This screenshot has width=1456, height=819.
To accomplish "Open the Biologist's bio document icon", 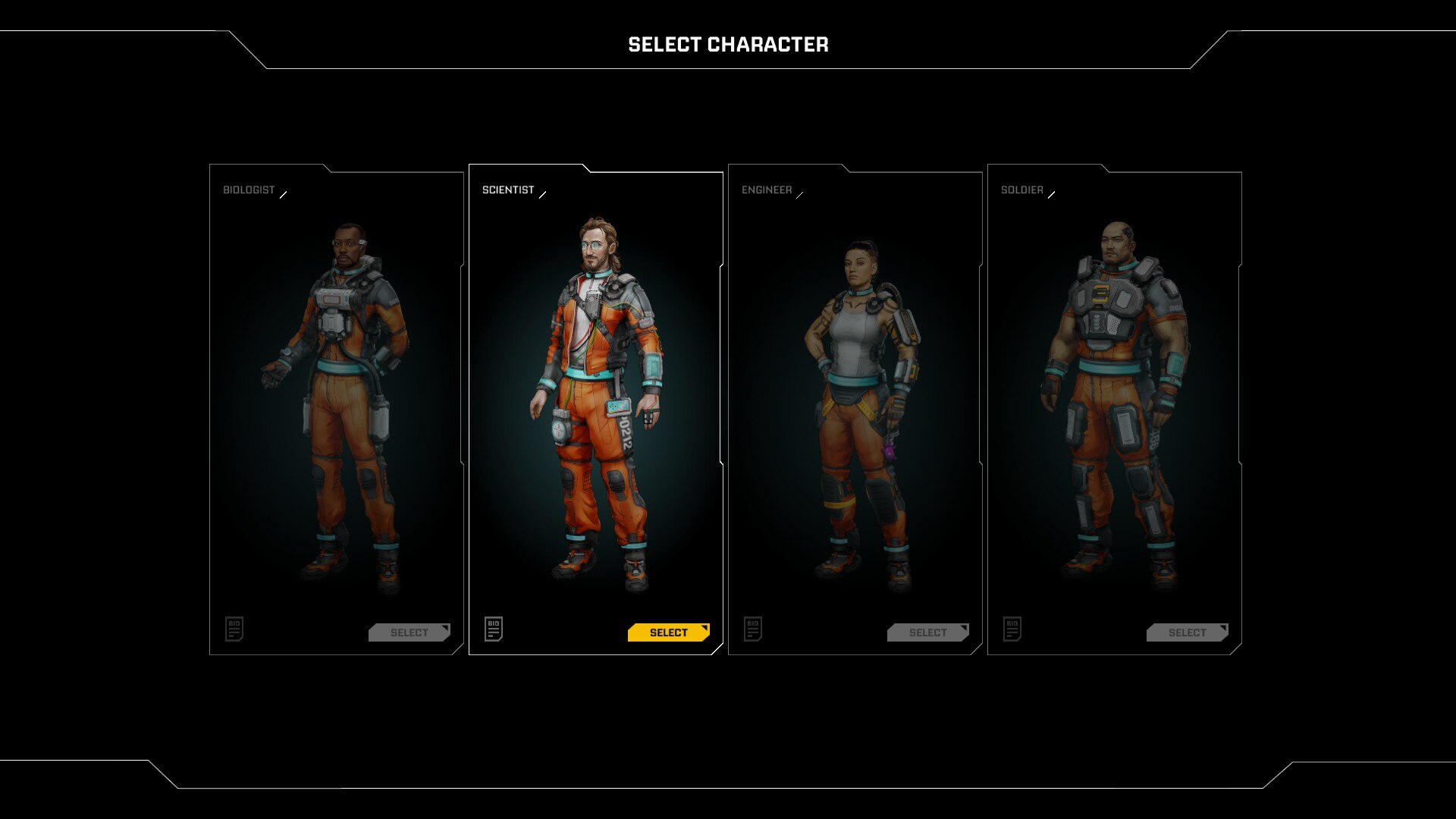I will pos(234,629).
